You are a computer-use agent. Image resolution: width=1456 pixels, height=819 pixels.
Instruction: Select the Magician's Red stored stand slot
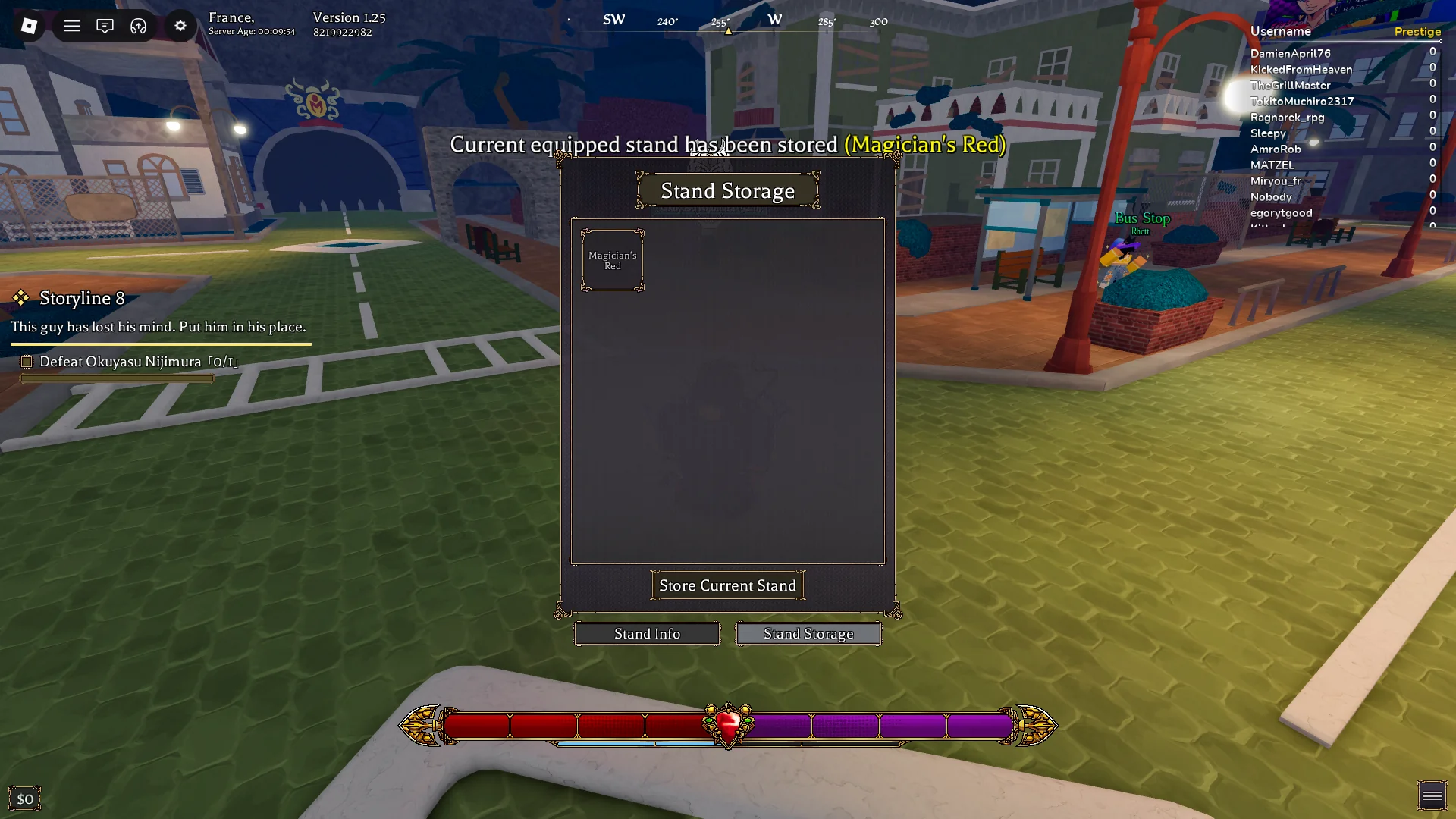612,260
